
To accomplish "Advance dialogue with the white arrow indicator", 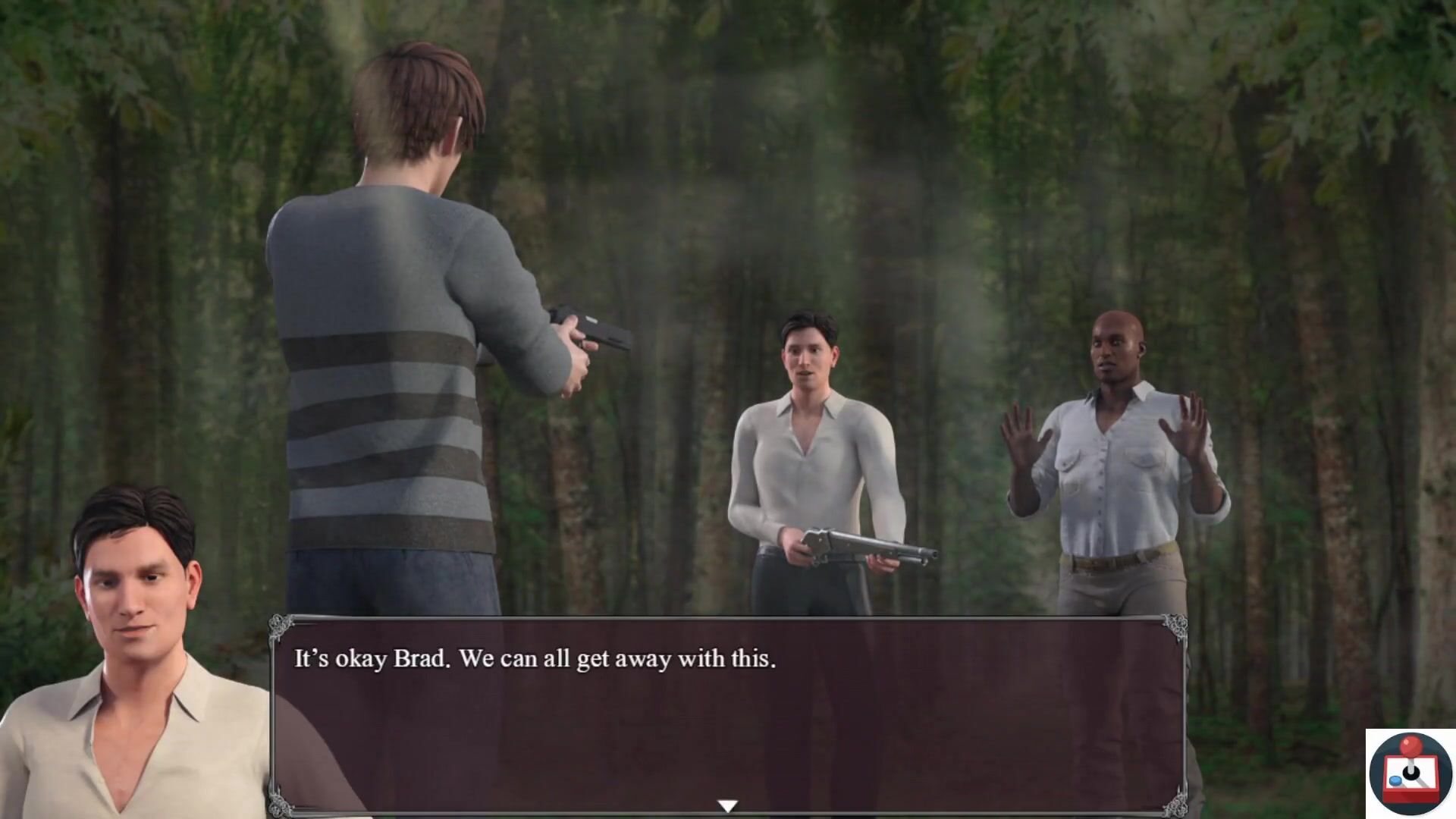I will (727, 805).
